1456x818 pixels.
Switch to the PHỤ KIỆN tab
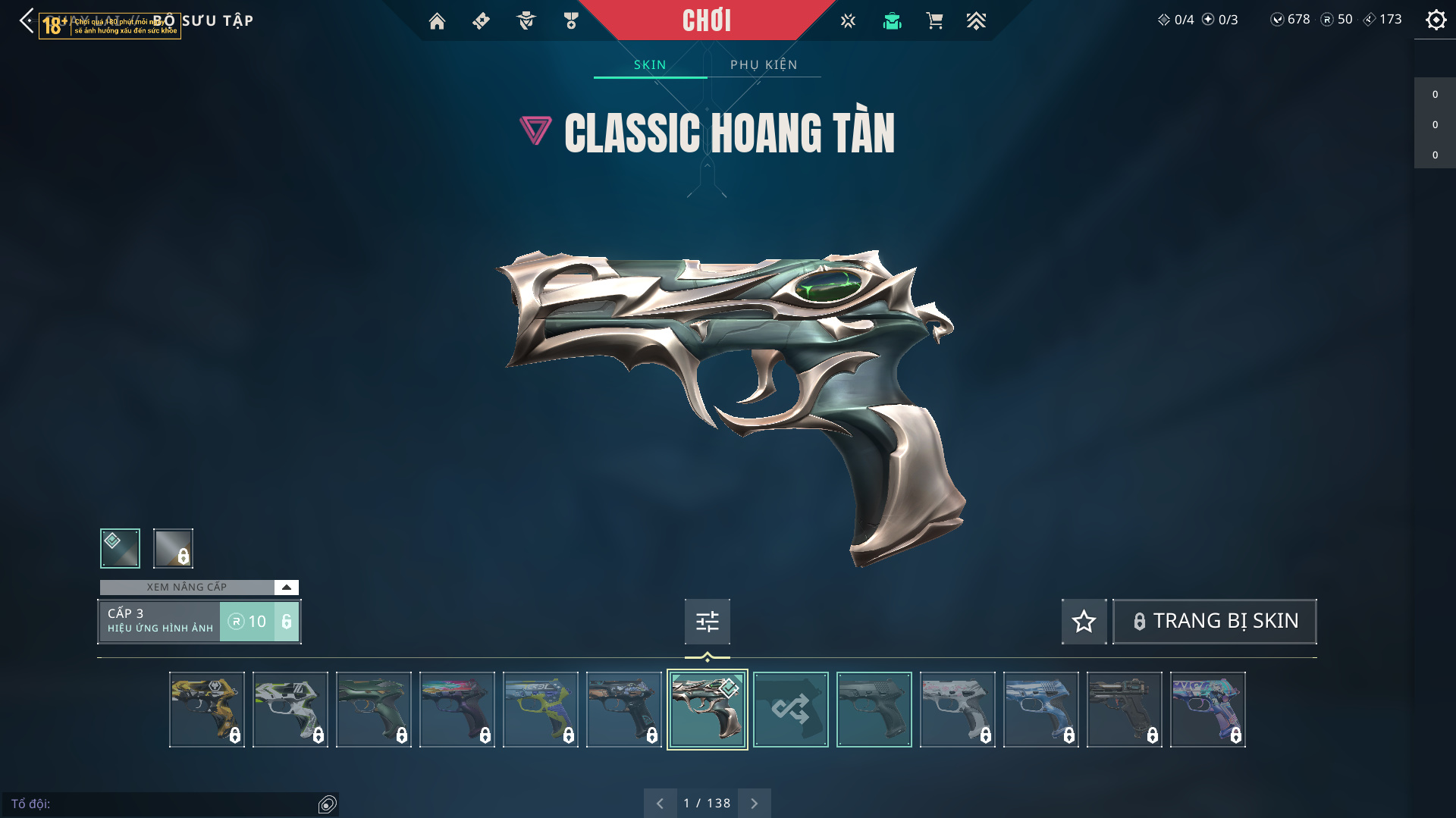pos(764,65)
